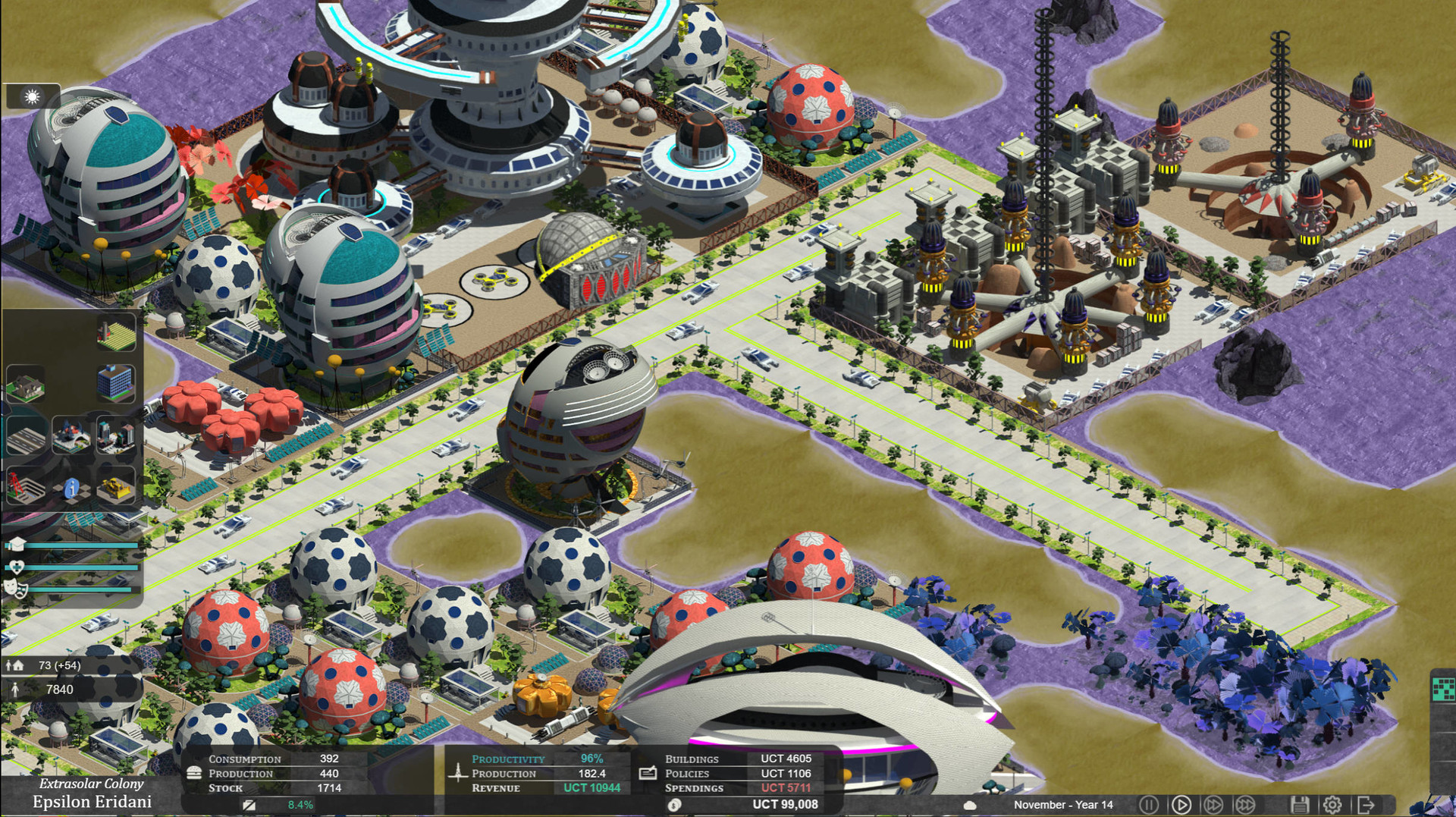Enable fastest simulation speed
The height and width of the screenshot is (817, 1456).
coord(1244,804)
